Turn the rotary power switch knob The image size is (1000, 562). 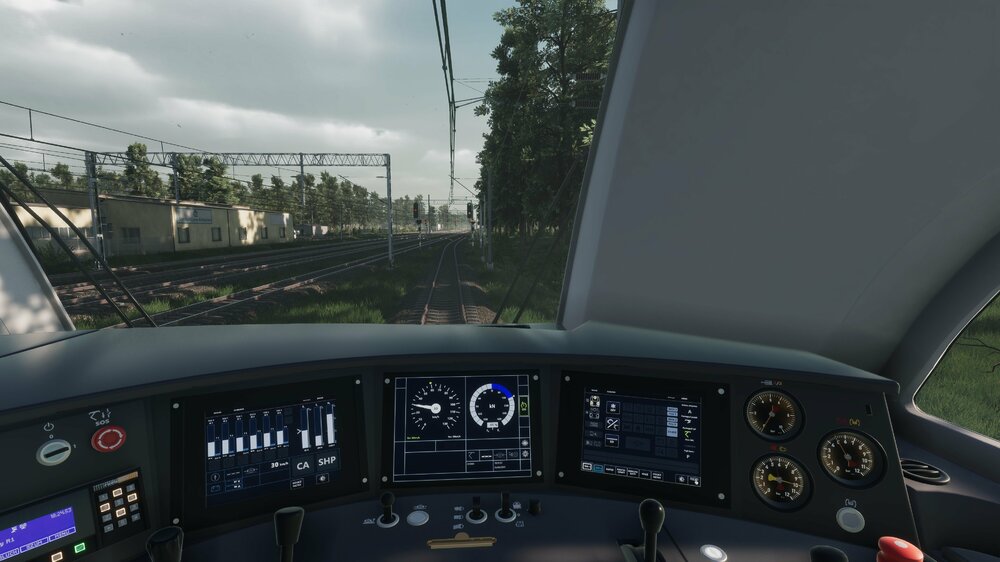[54, 452]
